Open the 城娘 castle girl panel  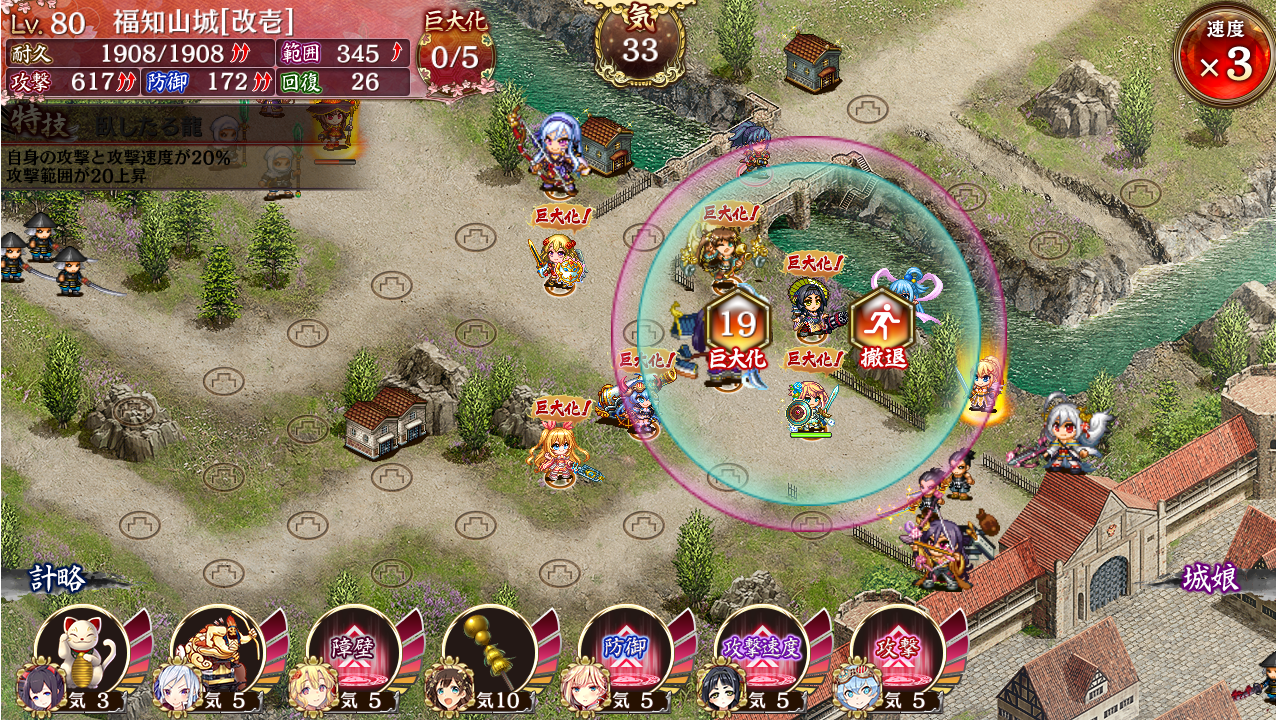pyautogui.click(x=1210, y=578)
